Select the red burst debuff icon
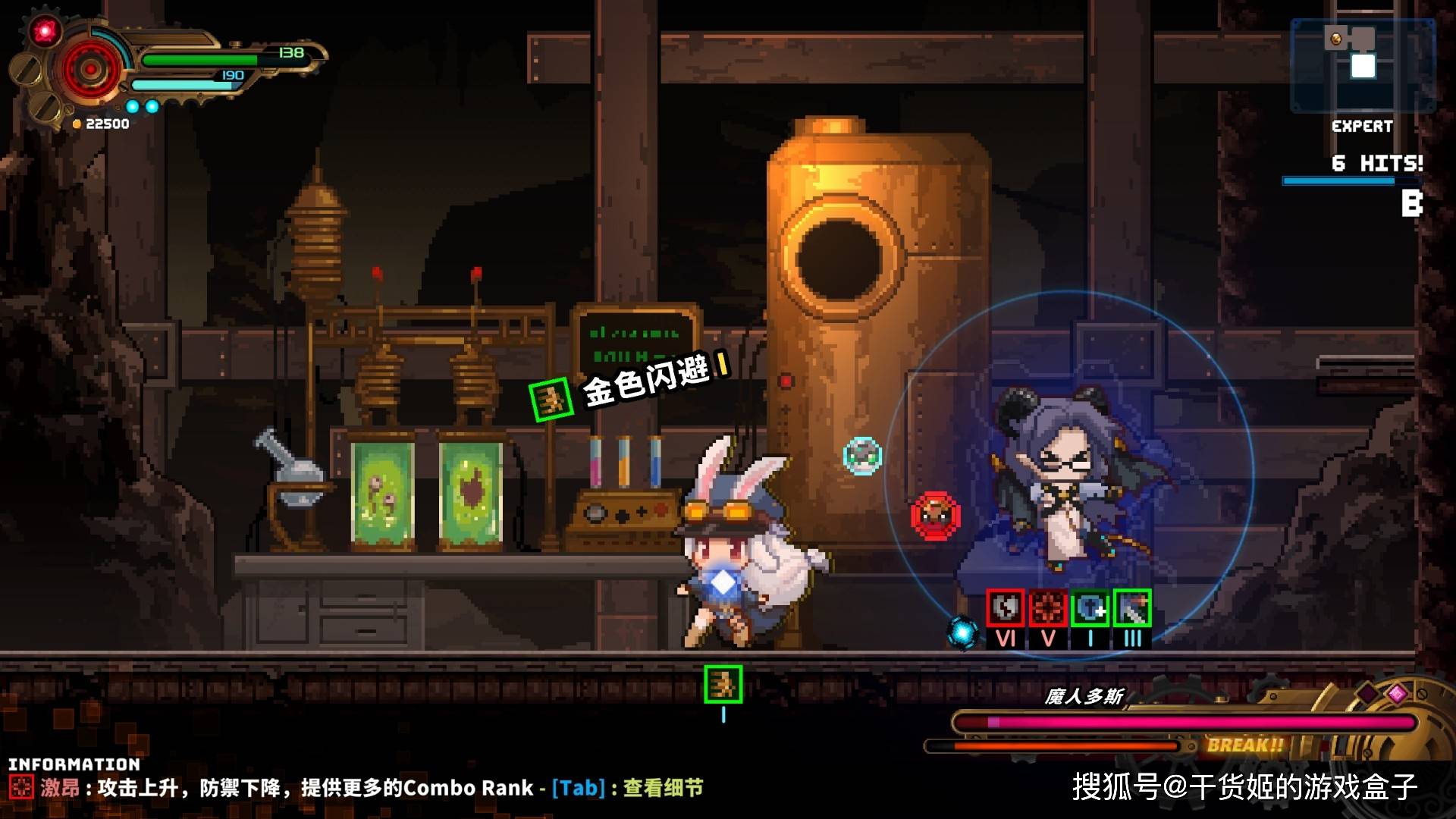 (x=1047, y=608)
